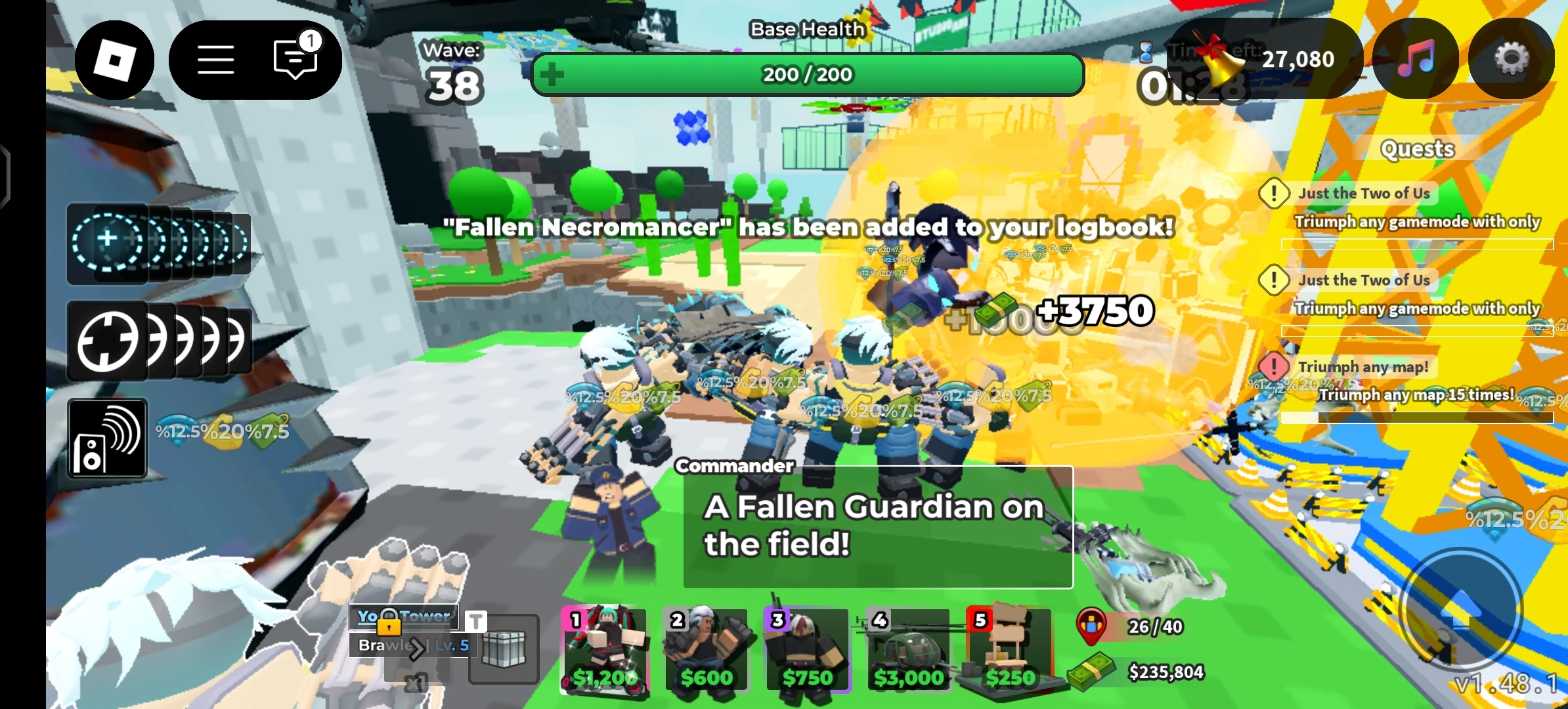Open the loudspeaker emote panel
The width and height of the screenshot is (1568, 709).
(107, 436)
